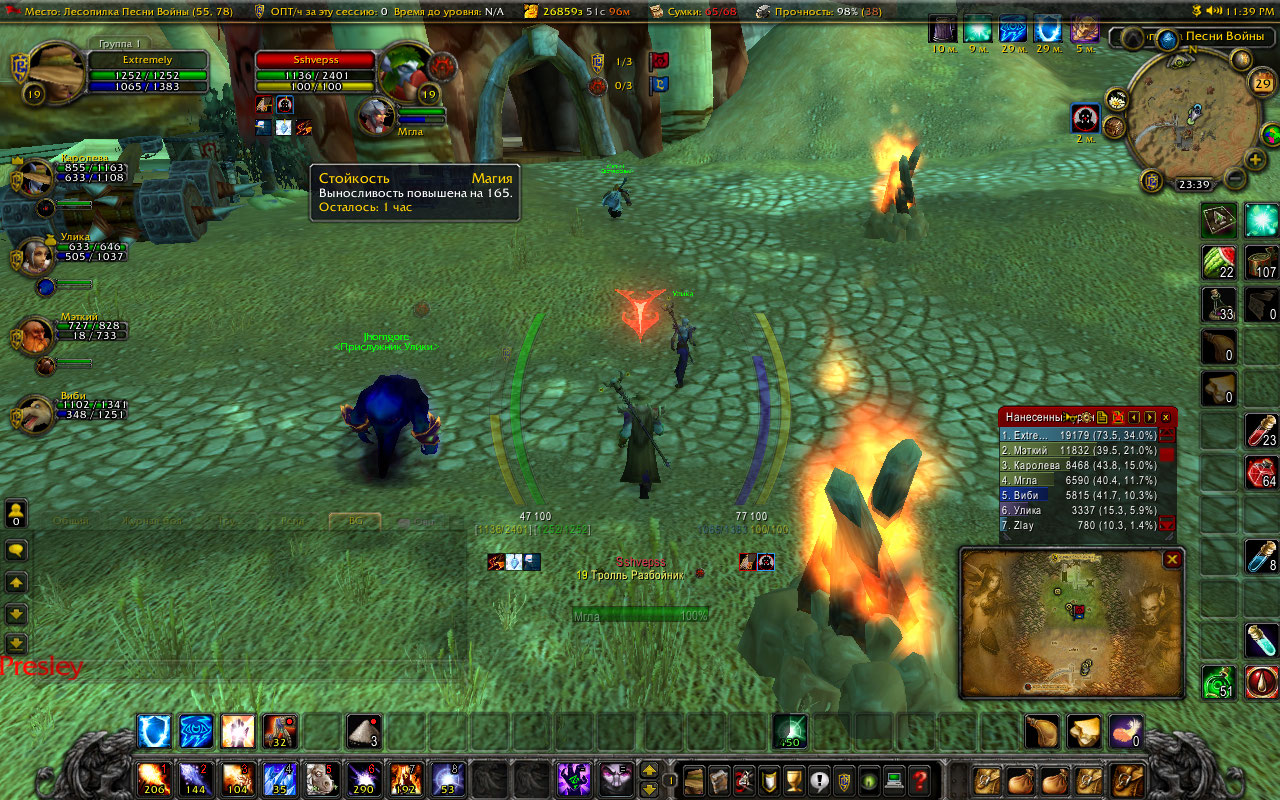Cast the fire spell in action slot 1
The width and height of the screenshot is (1280, 800).
[153, 777]
